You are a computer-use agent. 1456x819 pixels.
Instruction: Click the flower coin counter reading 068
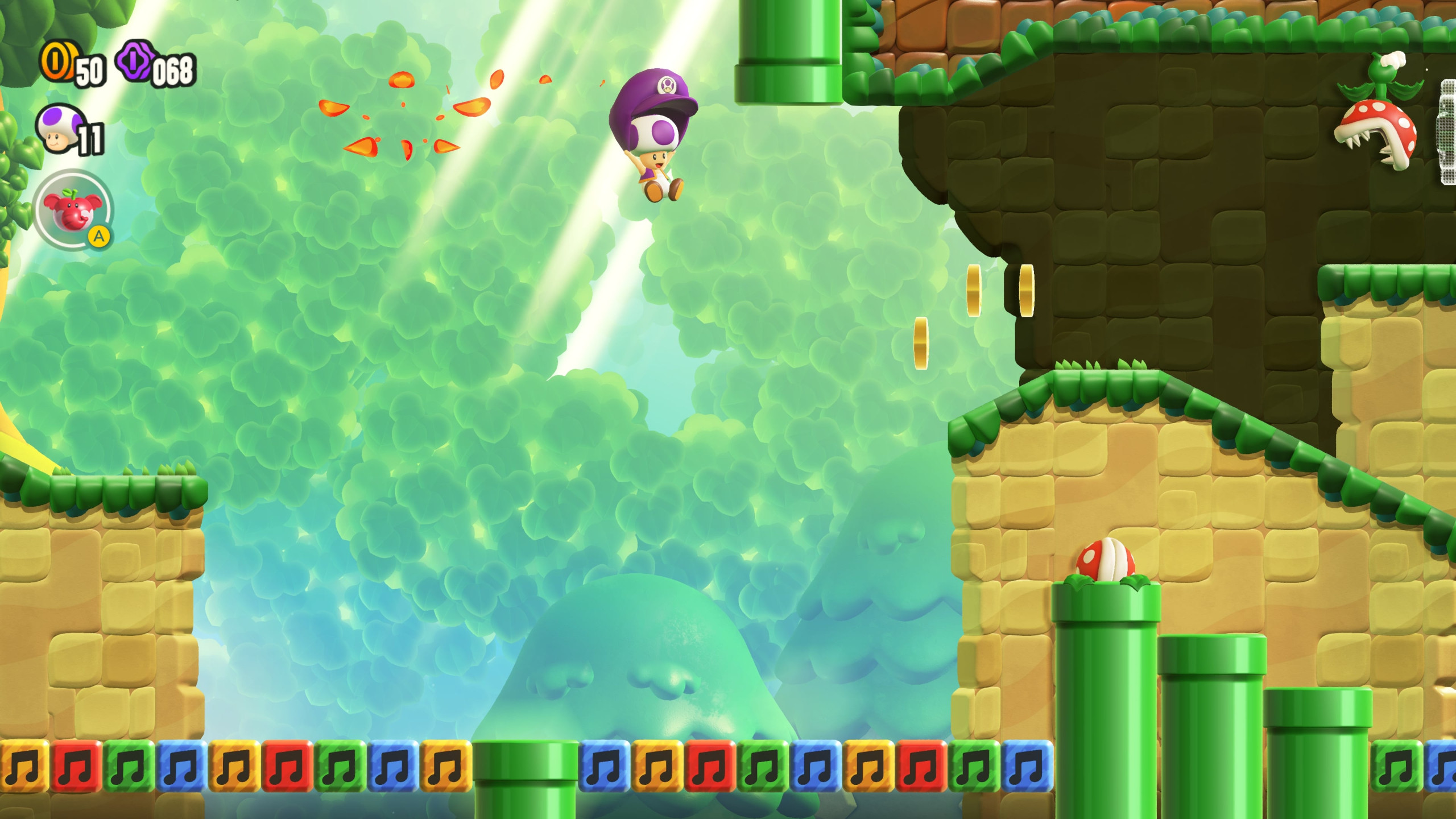(x=176, y=72)
